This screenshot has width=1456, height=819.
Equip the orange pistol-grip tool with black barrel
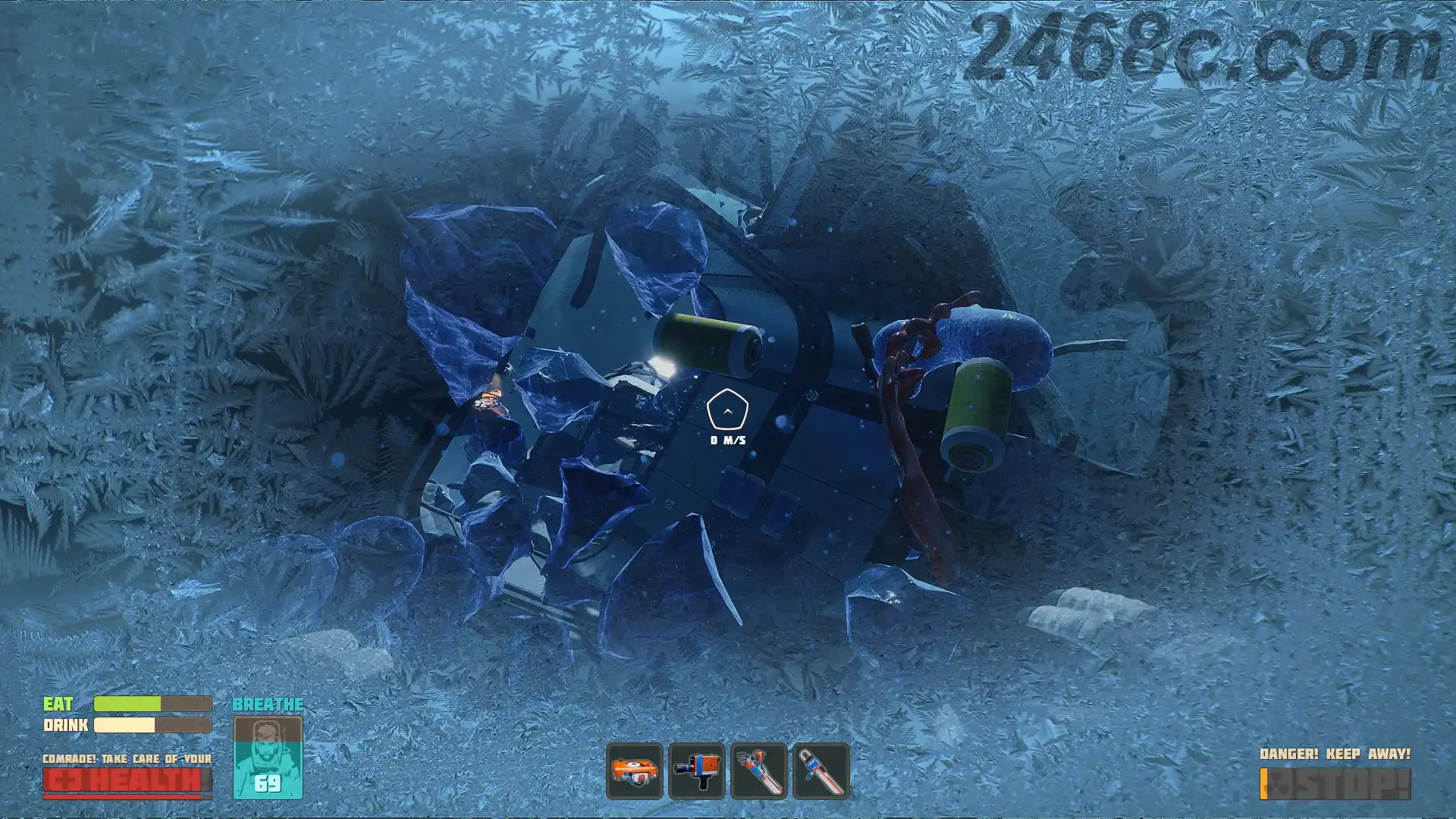(697, 771)
